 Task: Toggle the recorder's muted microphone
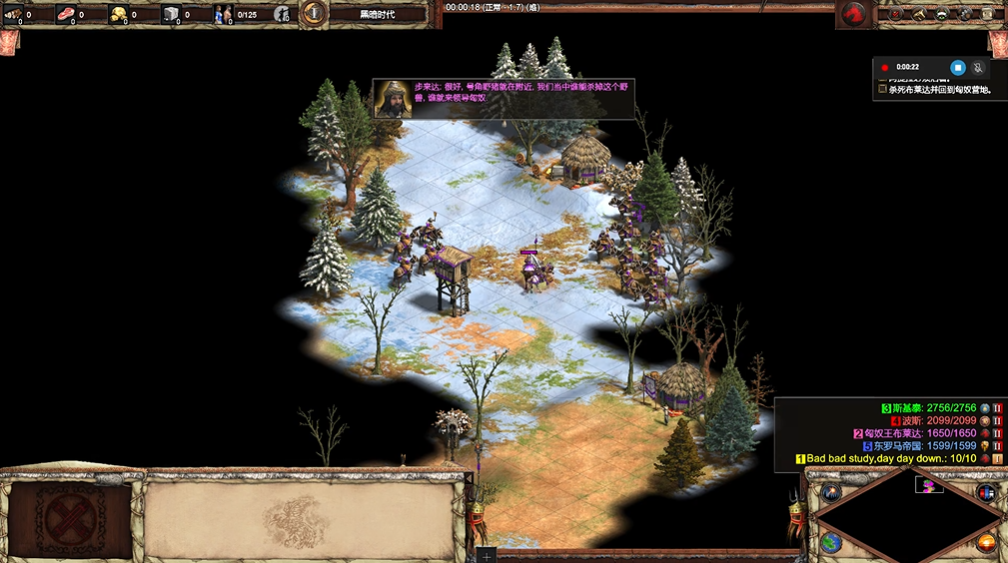coord(978,67)
